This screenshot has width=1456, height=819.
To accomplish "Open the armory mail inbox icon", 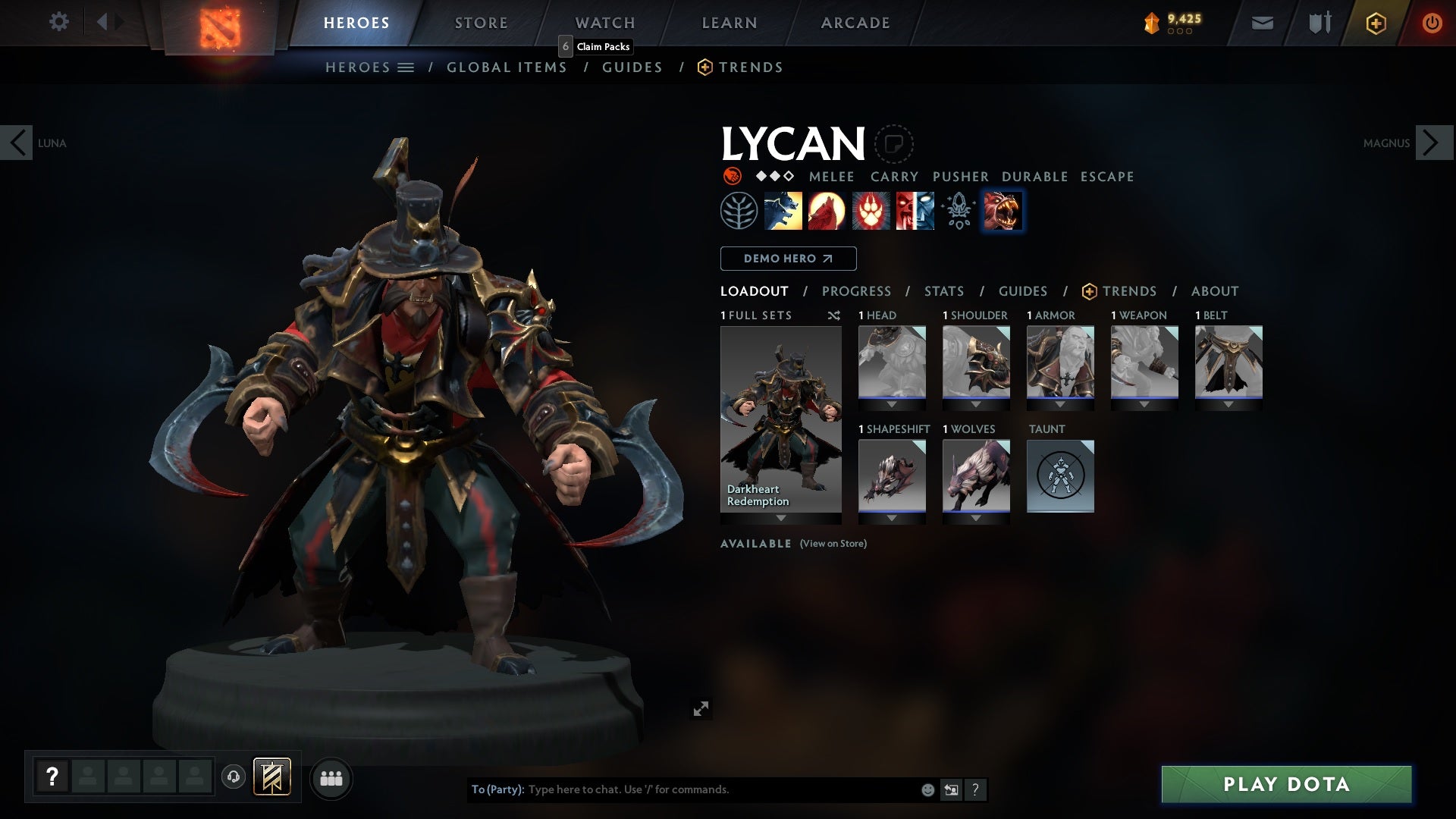I will point(1261,23).
